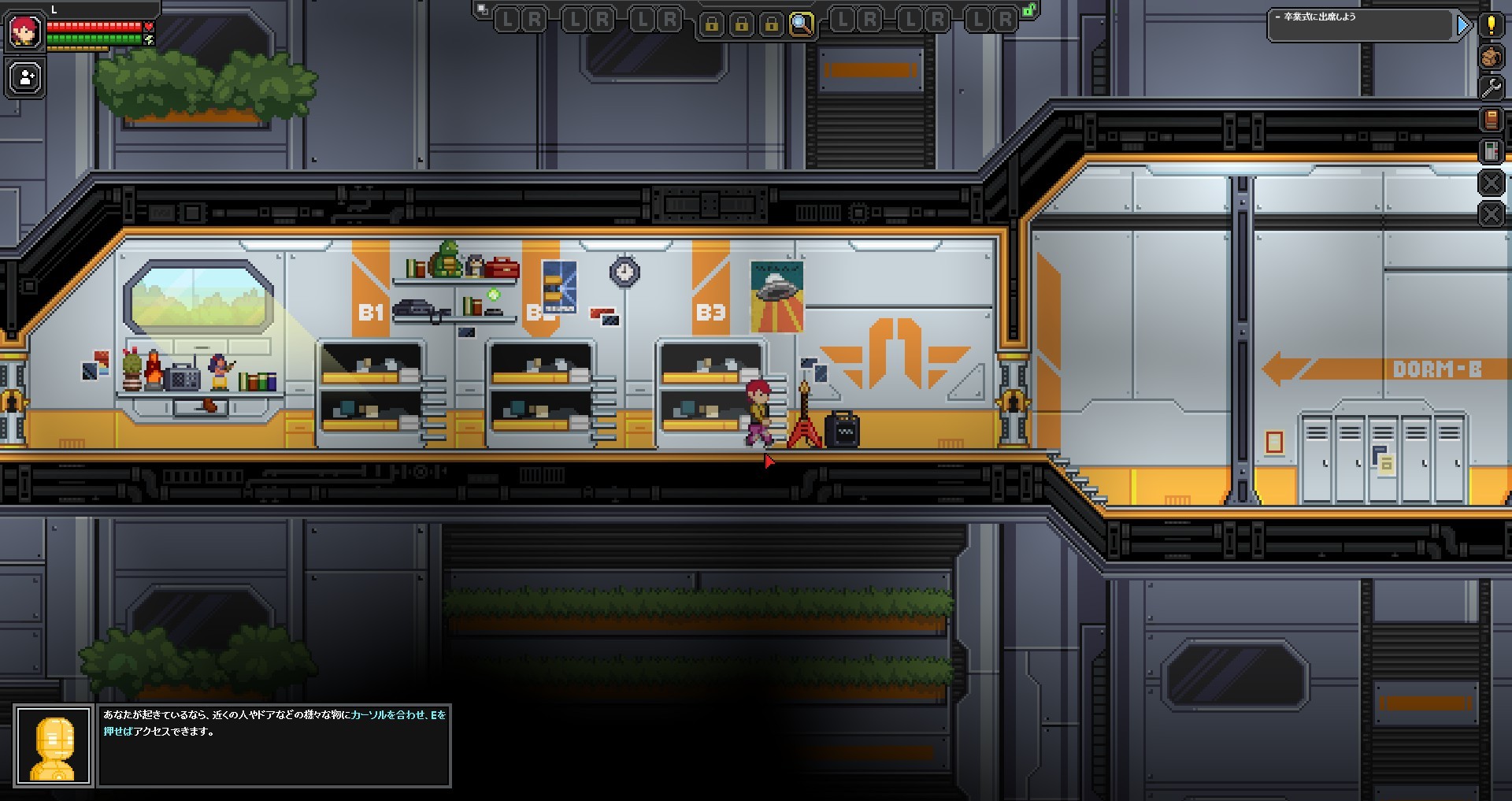This screenshot has height=801, width=1512.
Task: Close the panel with the lower X button
Action: [x=1491, y=211]
